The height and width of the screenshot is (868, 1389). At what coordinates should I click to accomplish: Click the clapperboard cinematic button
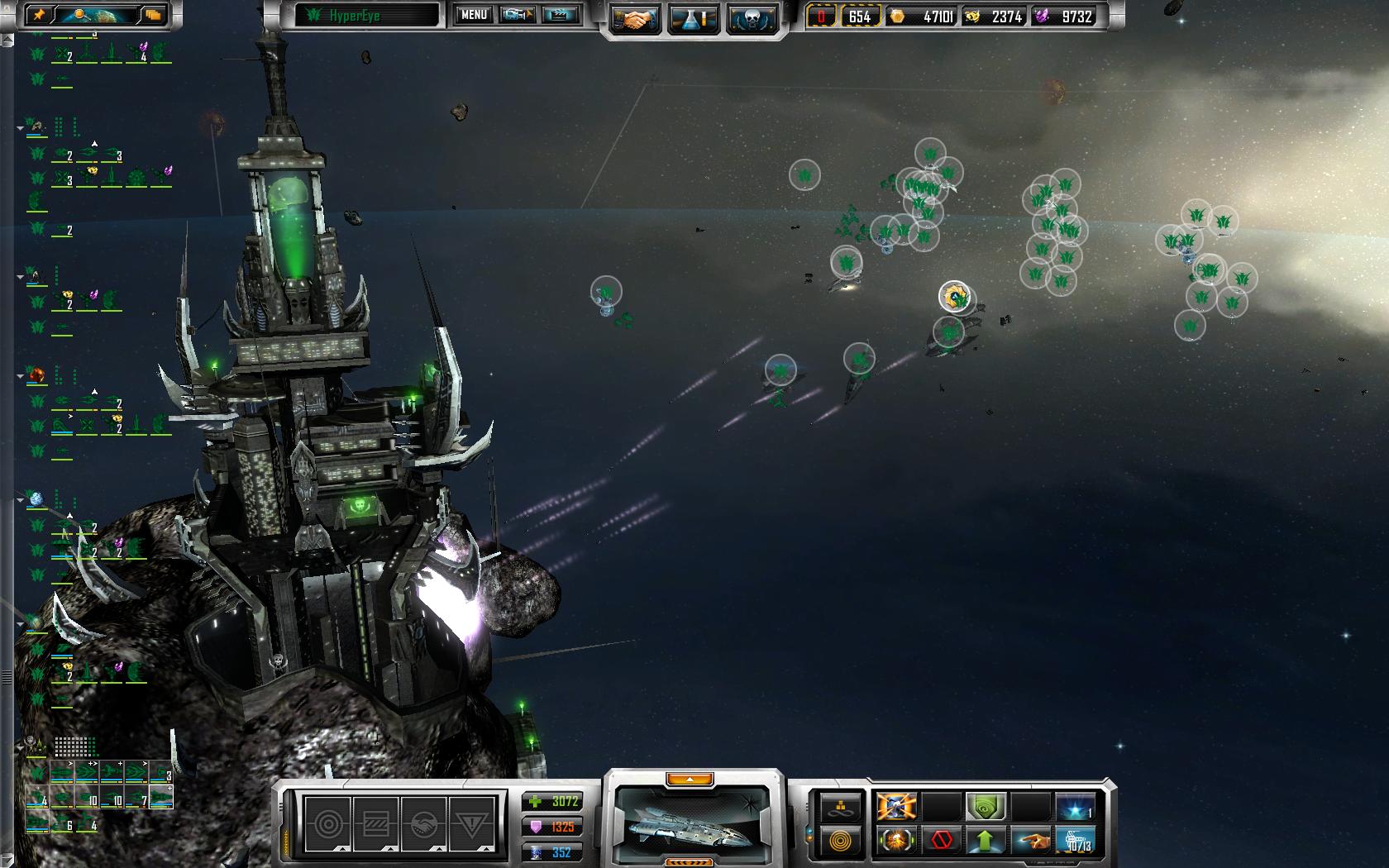coord(561,15)
